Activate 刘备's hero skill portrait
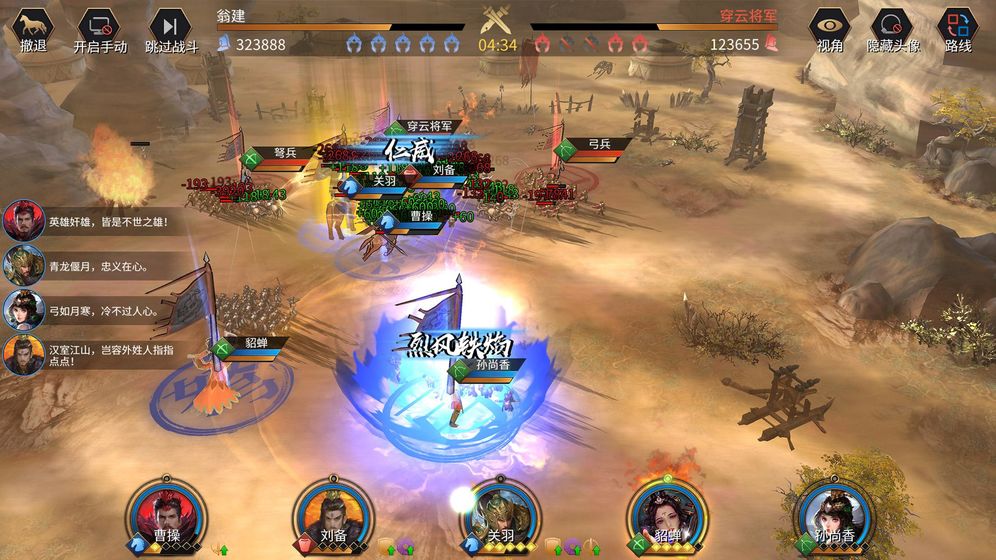The width and height of the screenshot is (996, 560). 327,515
